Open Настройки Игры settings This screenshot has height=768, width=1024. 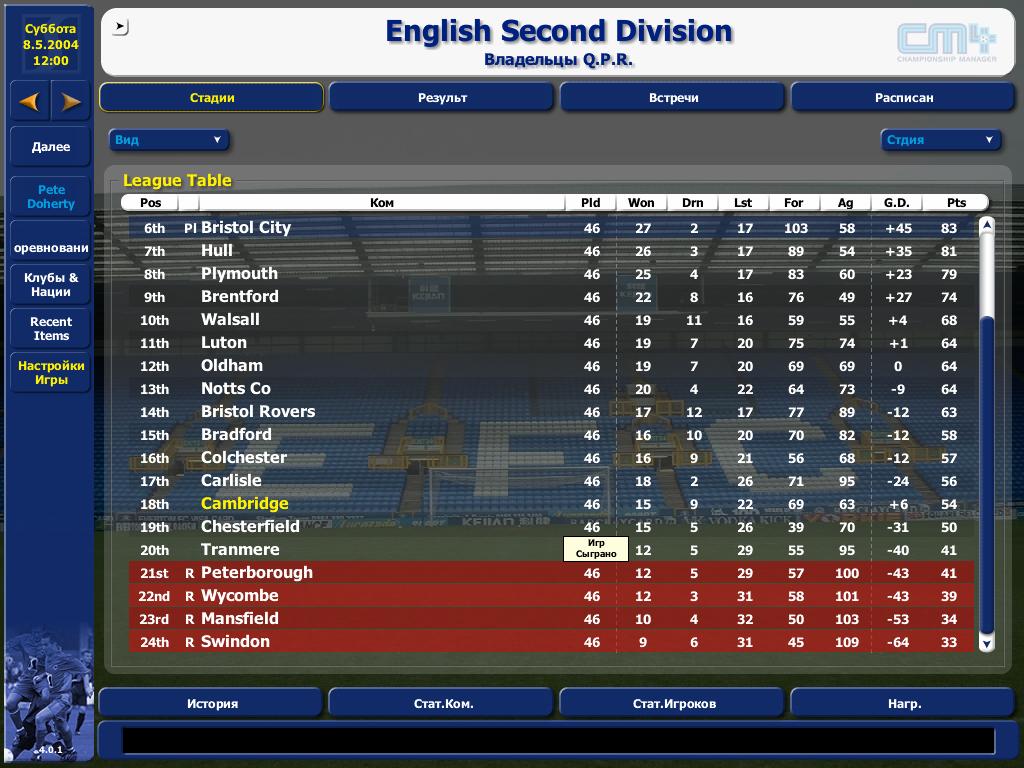tap(51, 373)
